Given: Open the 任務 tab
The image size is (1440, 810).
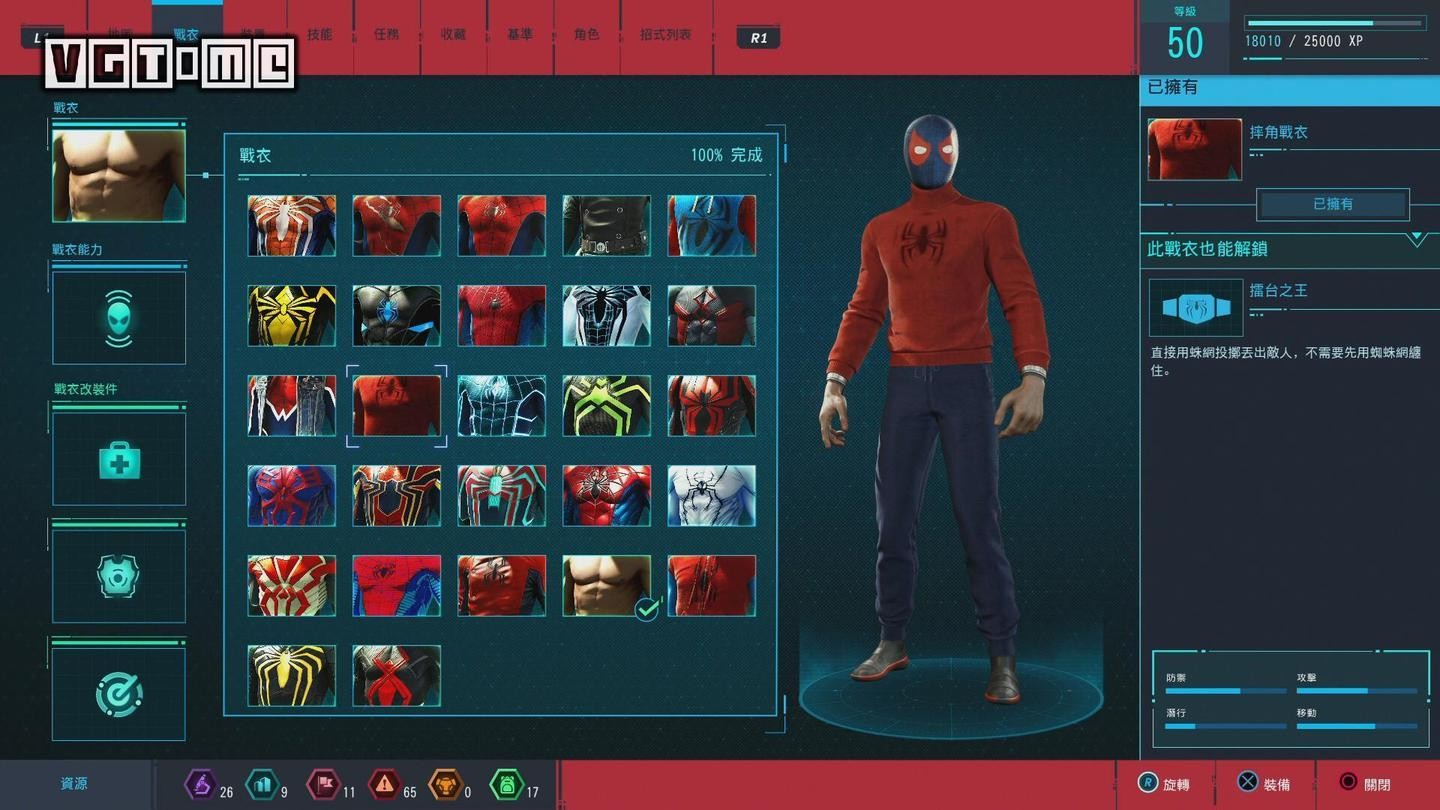Looking at the screenshot, I should (x=386, y=35).
